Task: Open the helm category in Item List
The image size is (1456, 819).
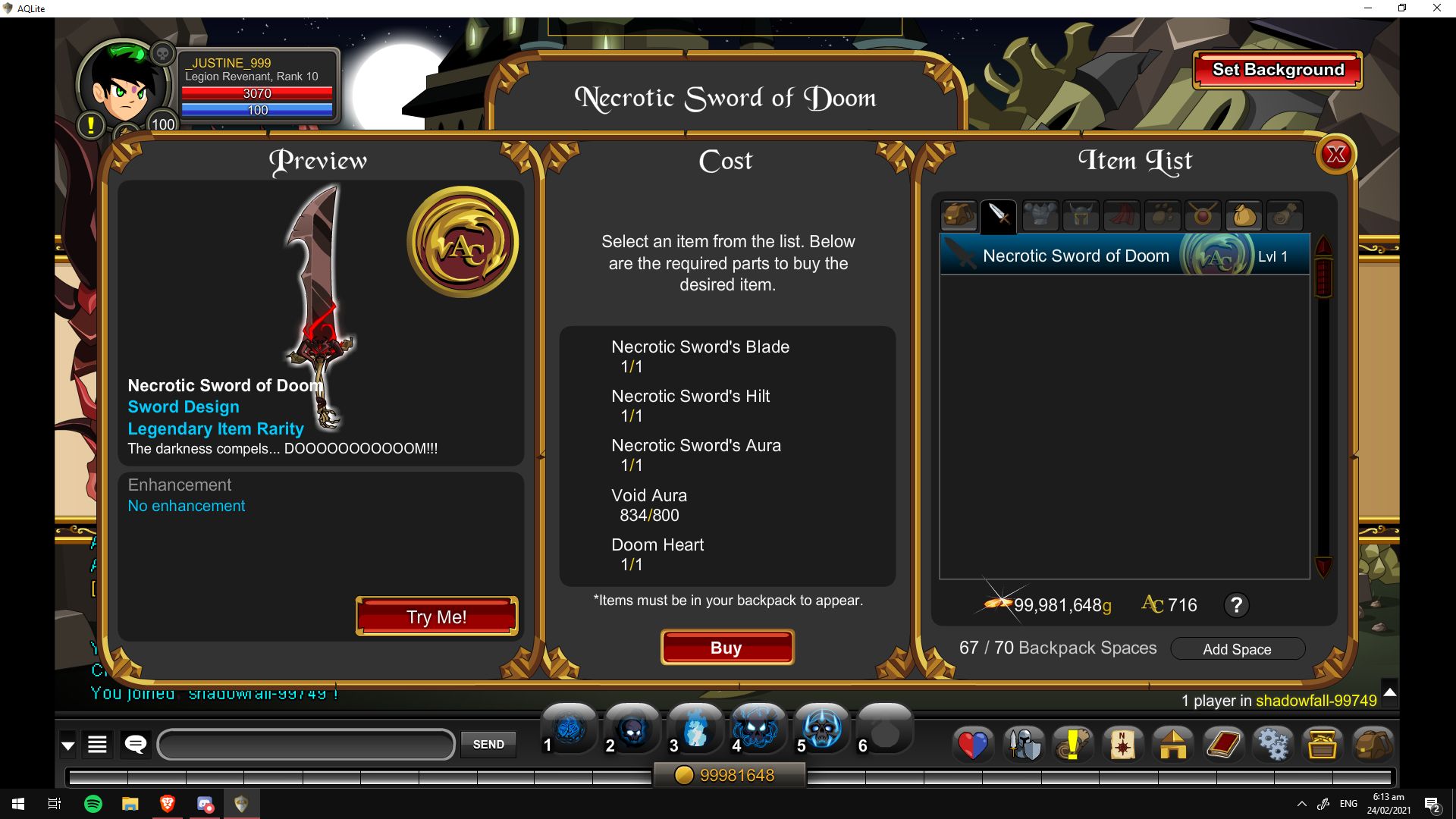Action: (x=1081, y=216)
